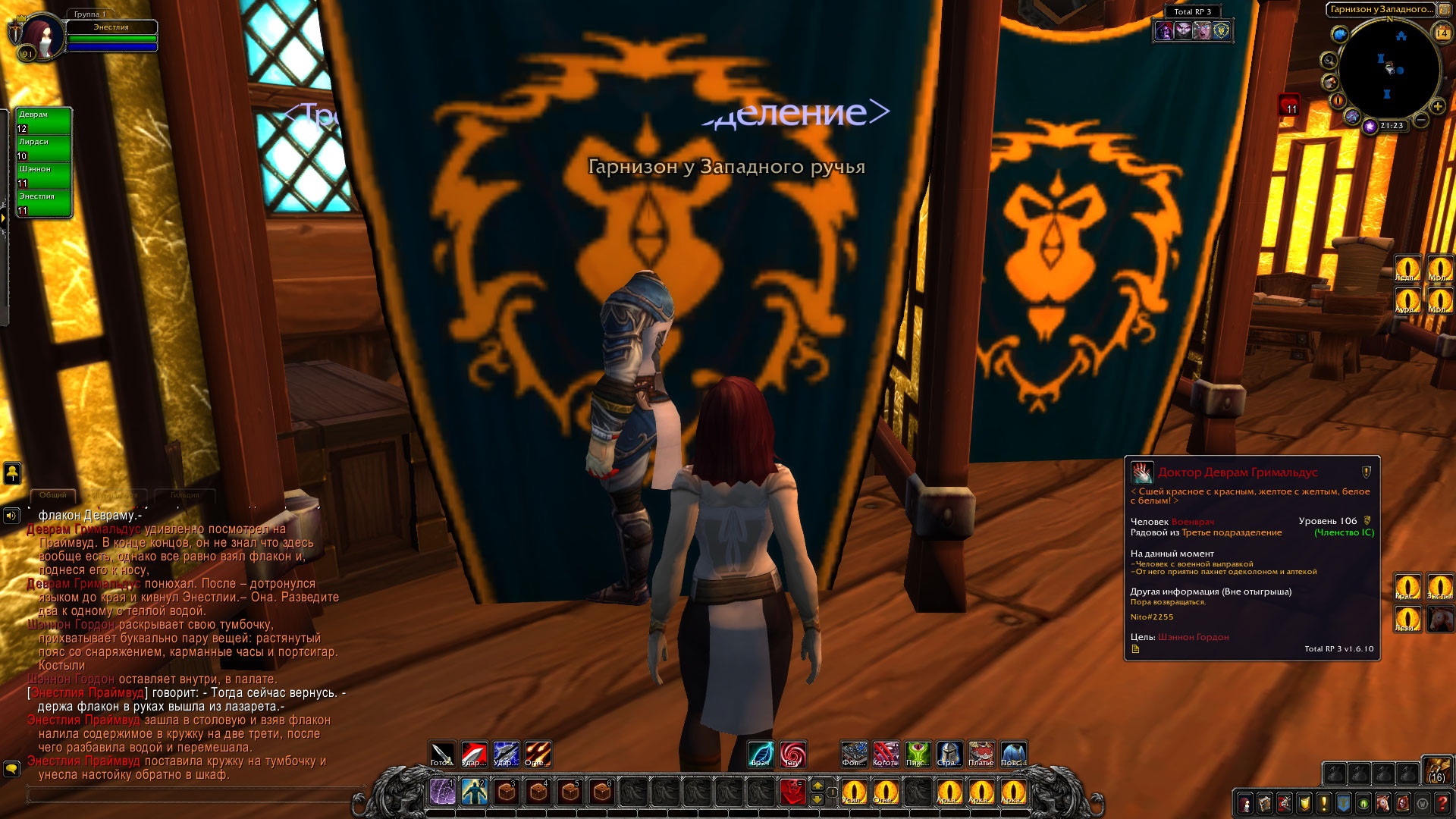Select party member Лирдси's frame

44,148
